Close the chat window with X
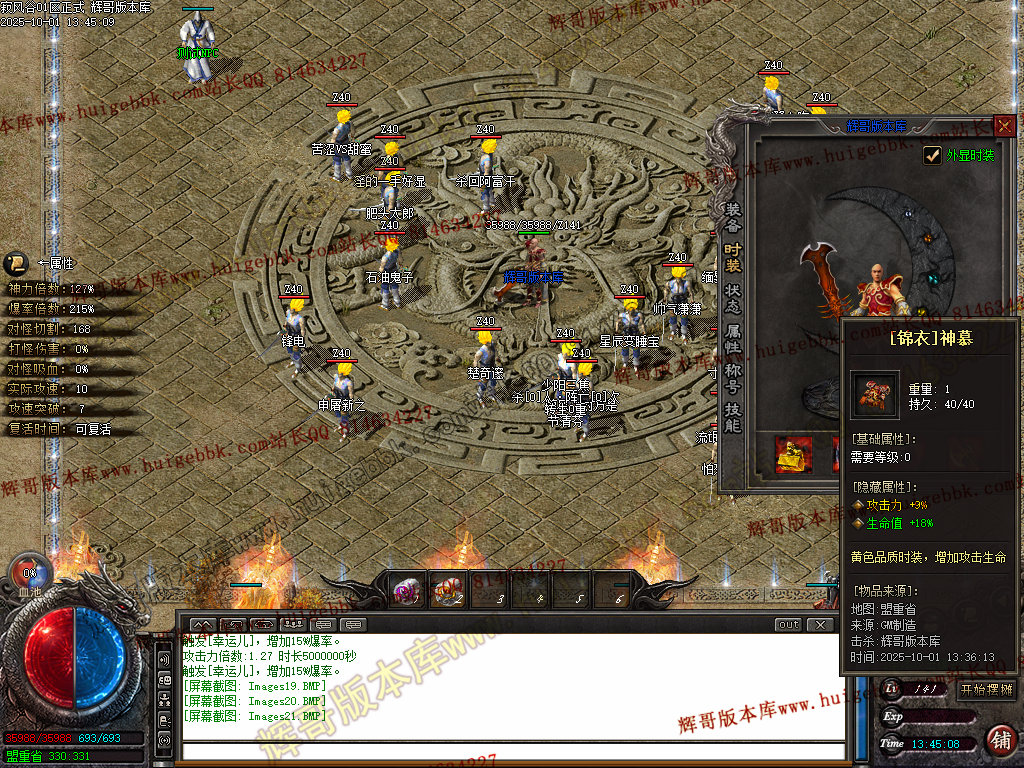The image size is (1024, 768). coord(820,625)
